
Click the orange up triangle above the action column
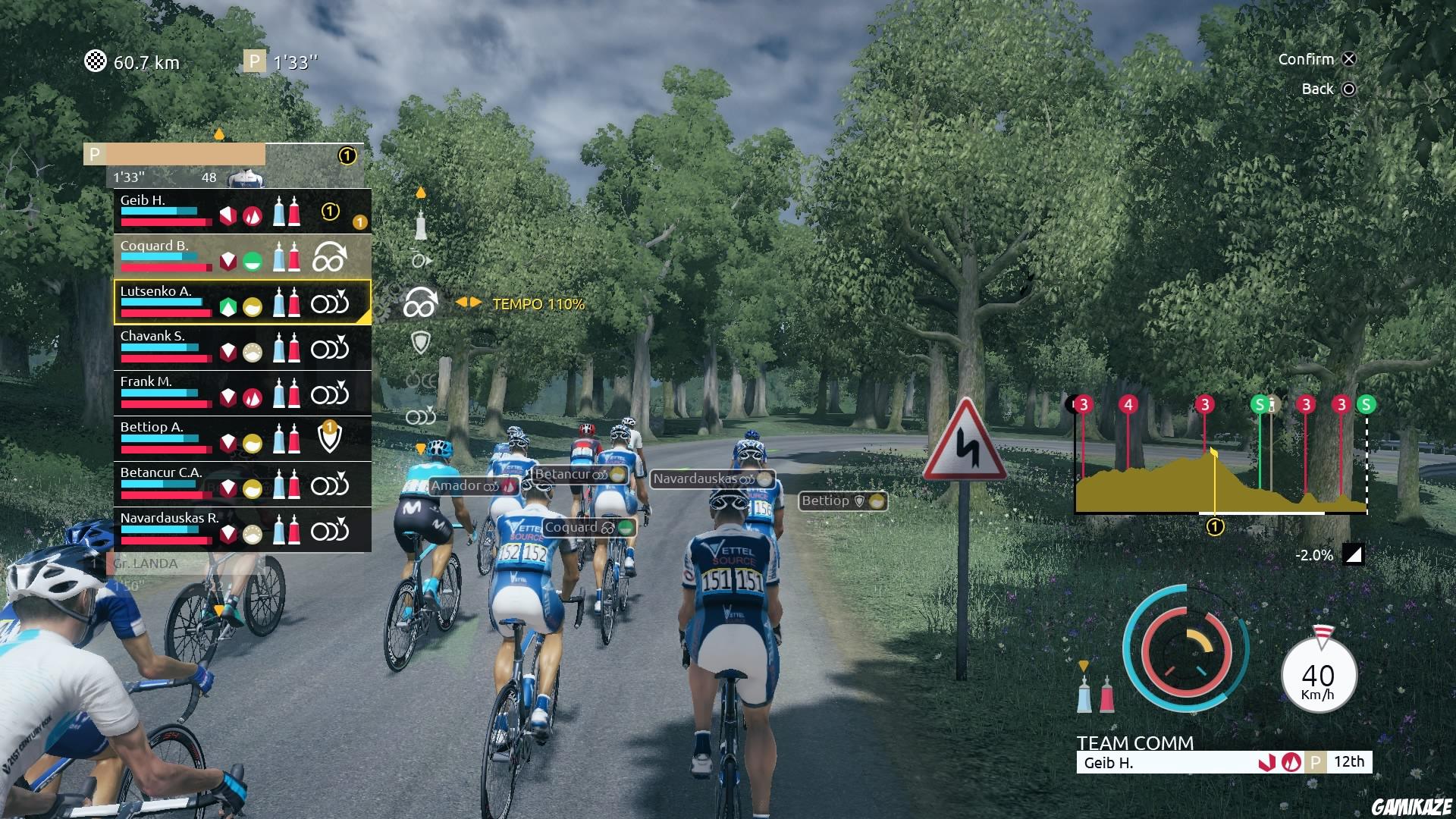tap(421, 193)
